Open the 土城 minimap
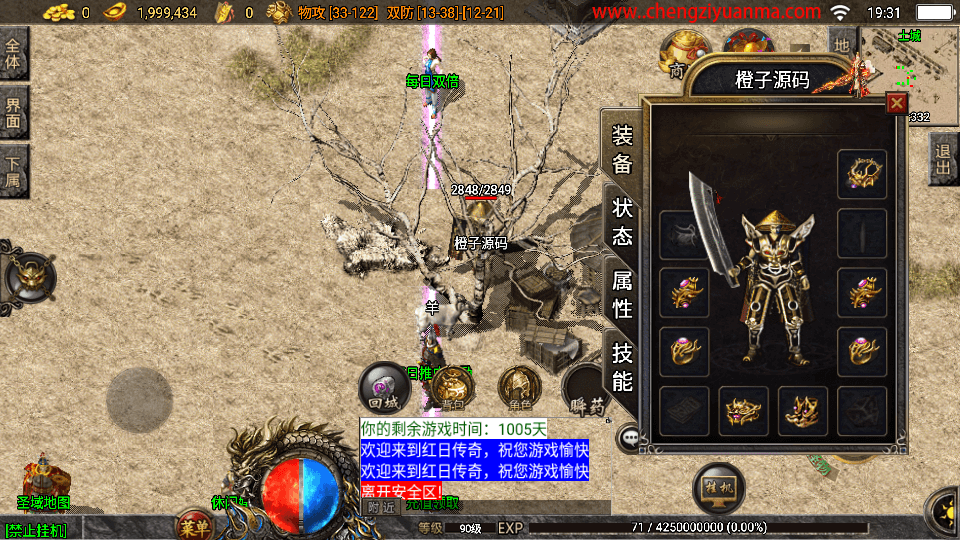Viewport: 960px width, 540px height. pyautogui.click(x=909, y=72)
